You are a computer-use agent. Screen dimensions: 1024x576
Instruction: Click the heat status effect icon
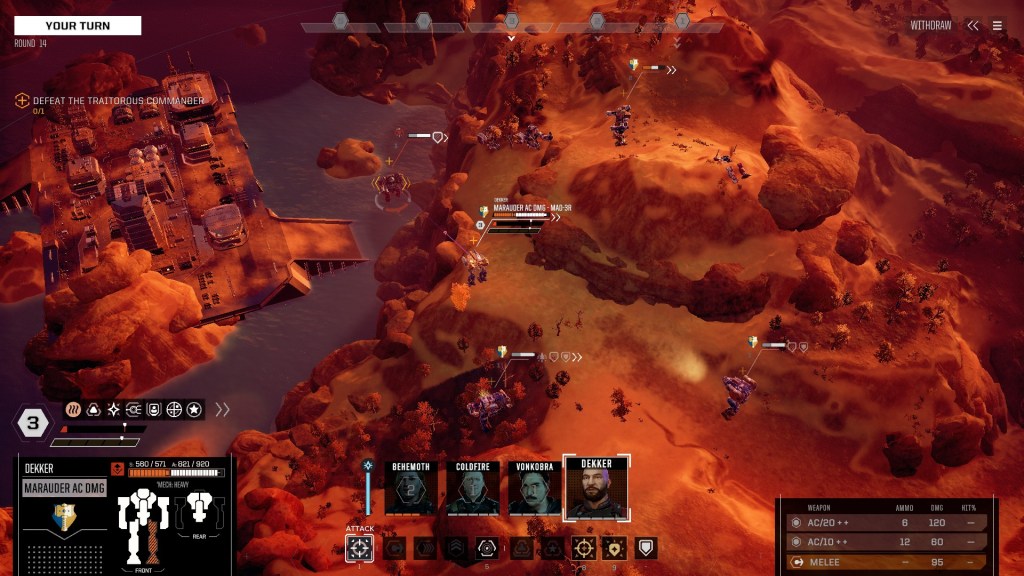tap(73, 409)
